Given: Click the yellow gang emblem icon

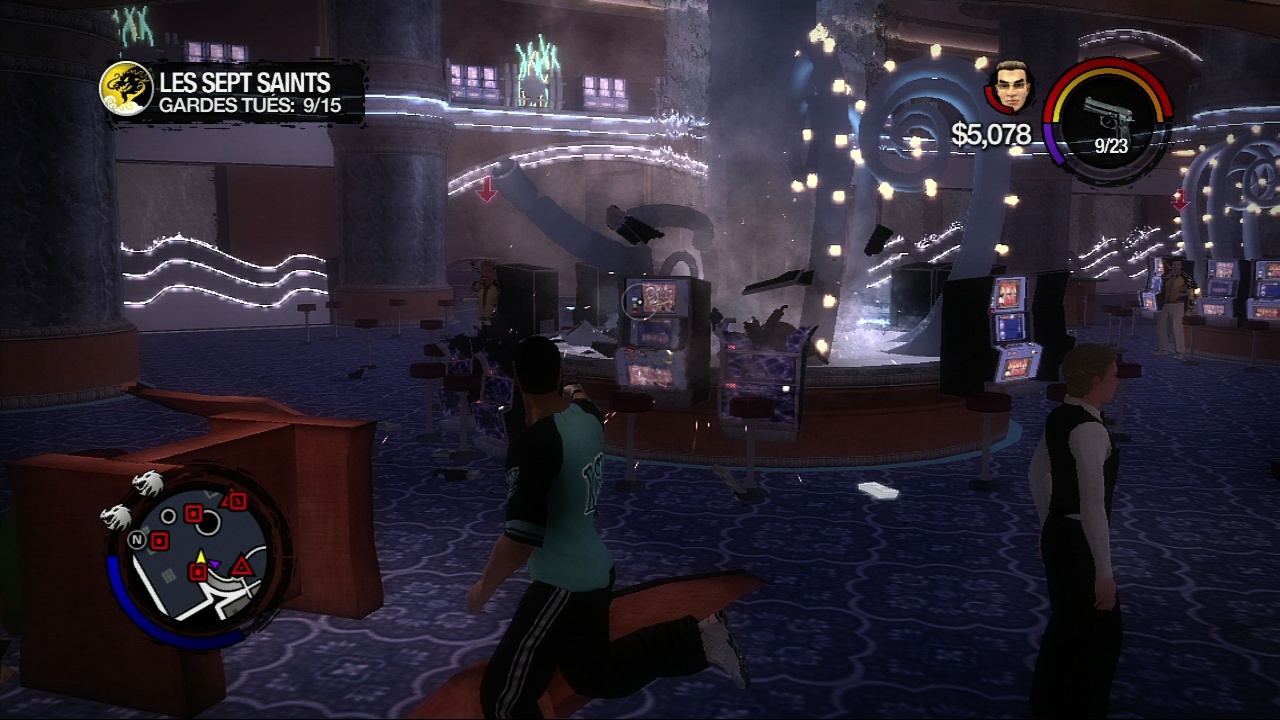Looking at the screenshot, I should (x=126, y=88).
